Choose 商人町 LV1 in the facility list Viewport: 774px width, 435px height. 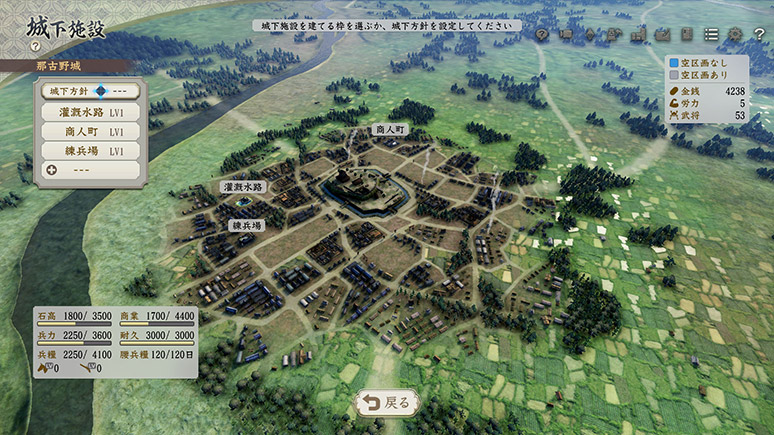pyautogui.click(x=89, y=131)
